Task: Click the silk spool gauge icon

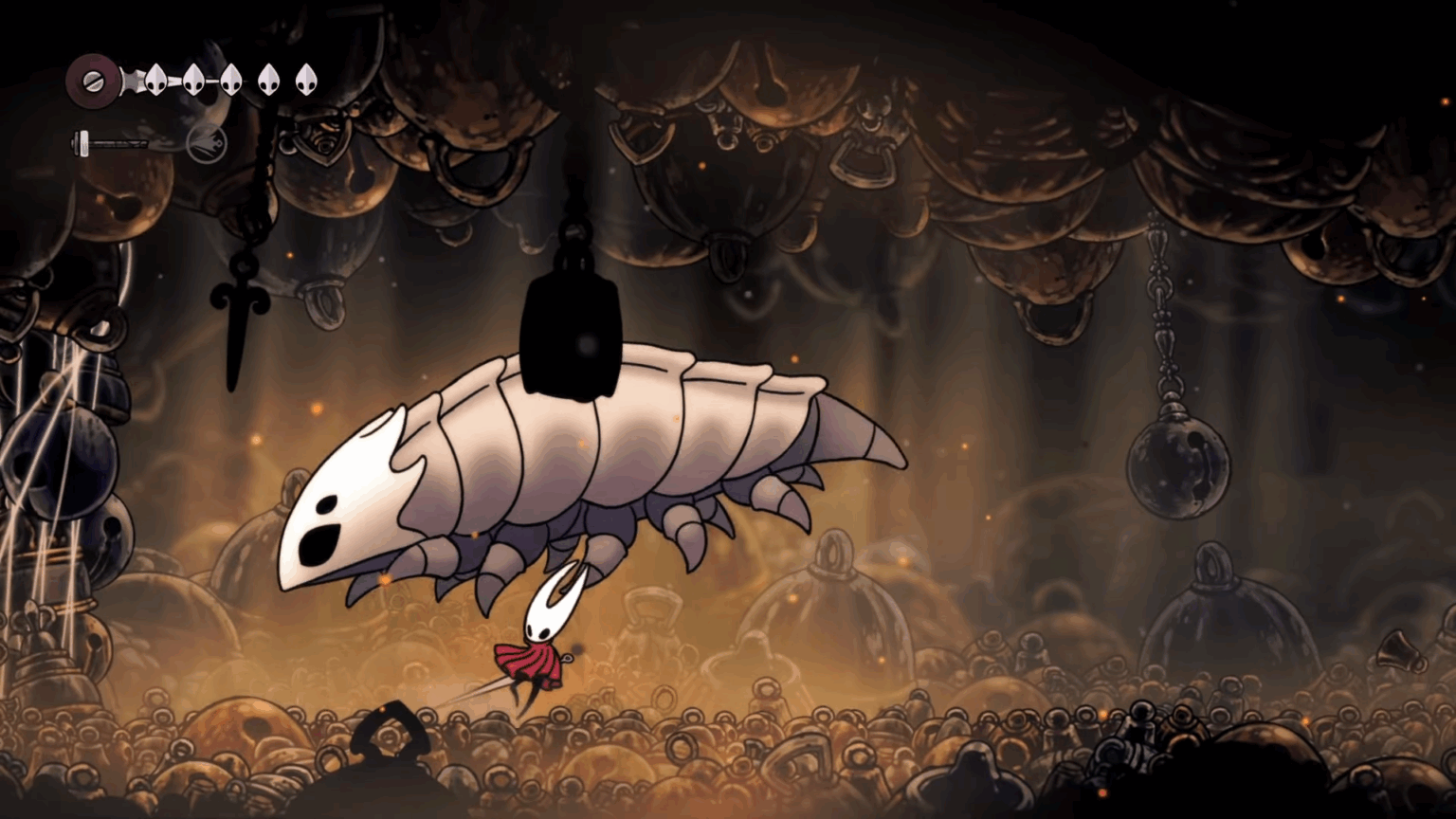Action: 93,81
